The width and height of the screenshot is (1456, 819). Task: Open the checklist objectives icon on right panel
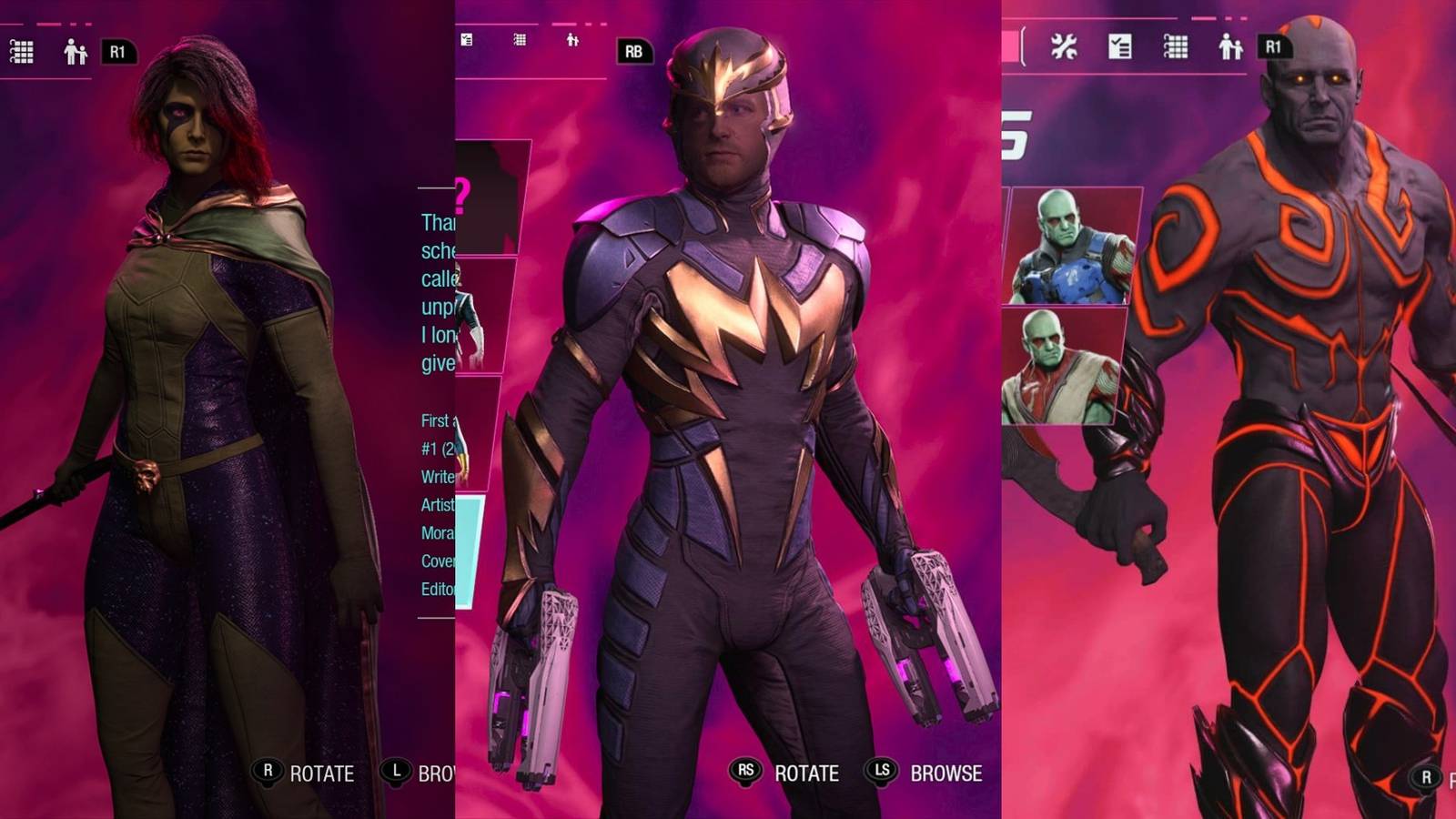point(1119,43)
